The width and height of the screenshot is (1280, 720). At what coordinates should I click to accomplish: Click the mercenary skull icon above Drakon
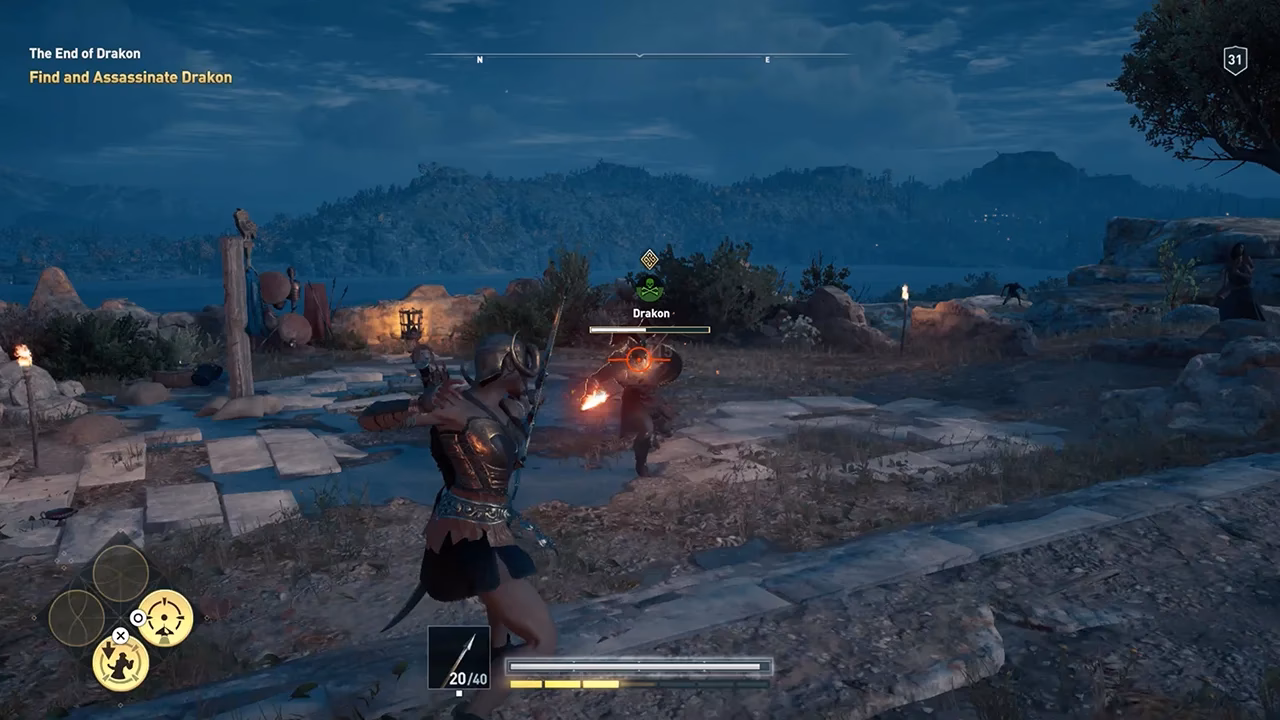point(650,288)
